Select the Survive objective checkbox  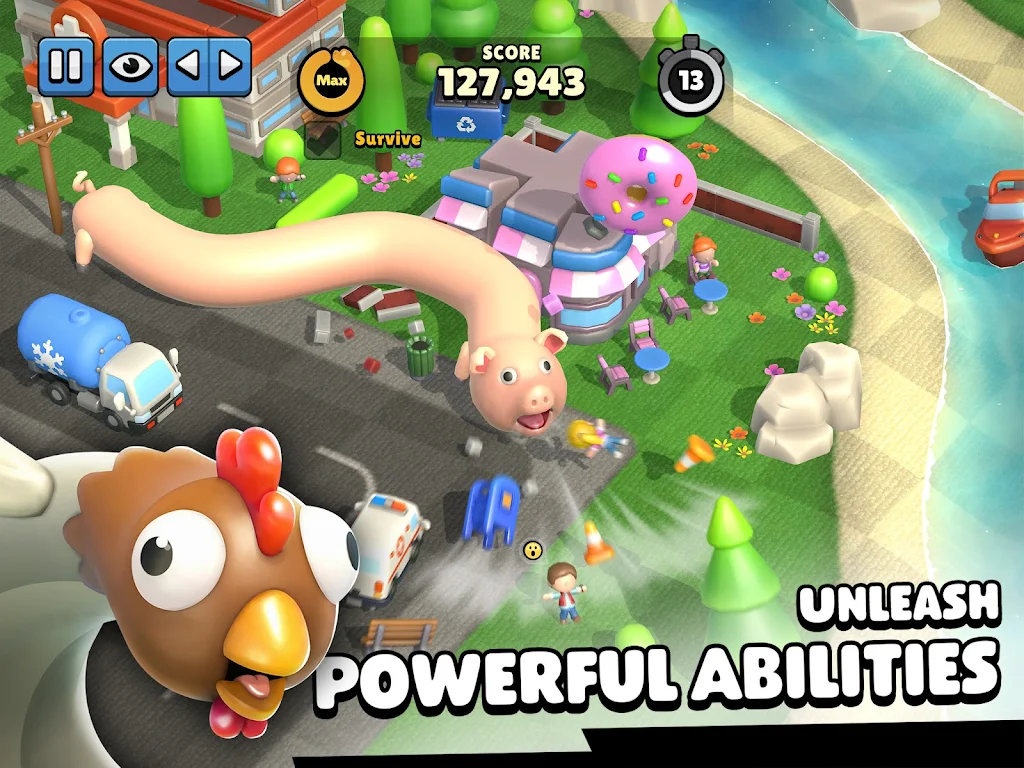[324, 139]
